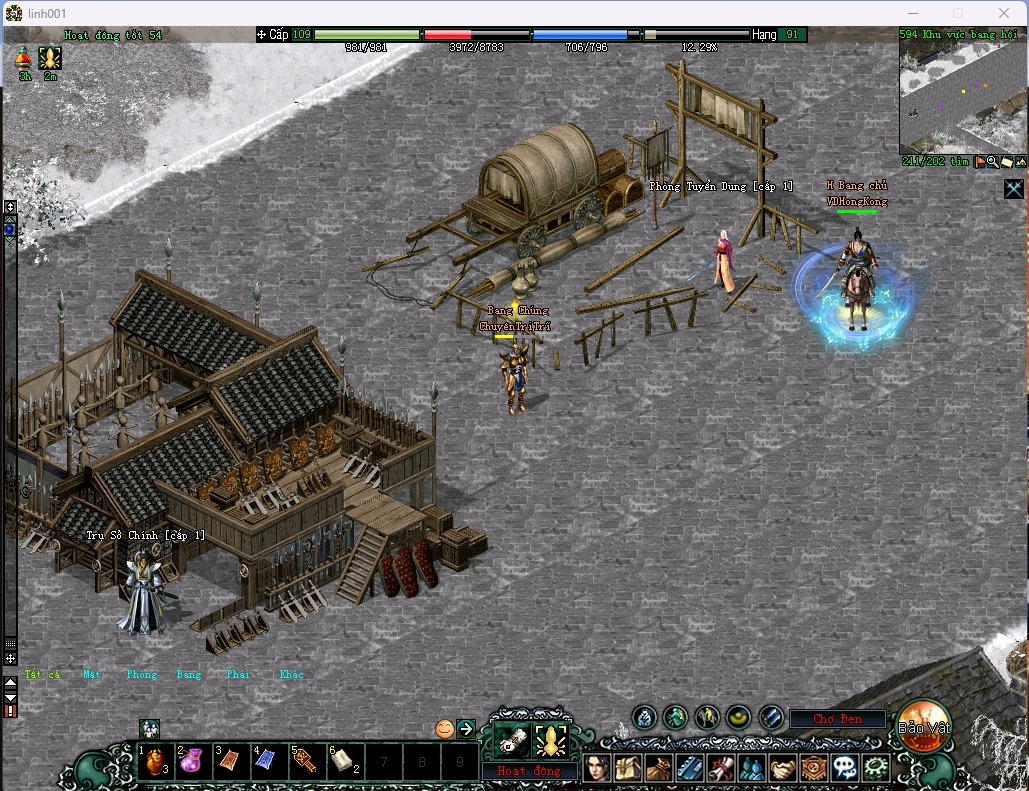The image size is (1029, 791).
Task: Open the handshake icon in bottom menu
Action: point(783,768)
